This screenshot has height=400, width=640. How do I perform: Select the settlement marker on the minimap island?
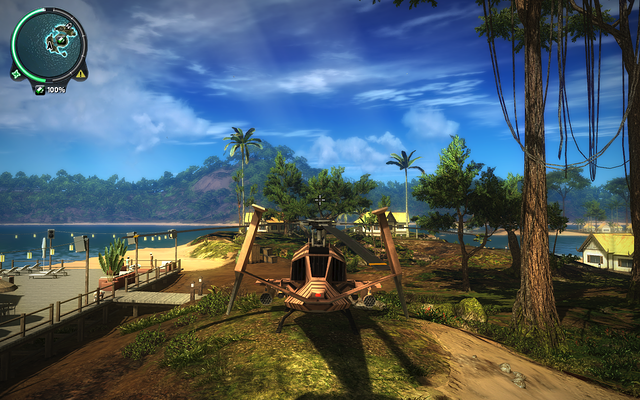(x=61, y=39)
